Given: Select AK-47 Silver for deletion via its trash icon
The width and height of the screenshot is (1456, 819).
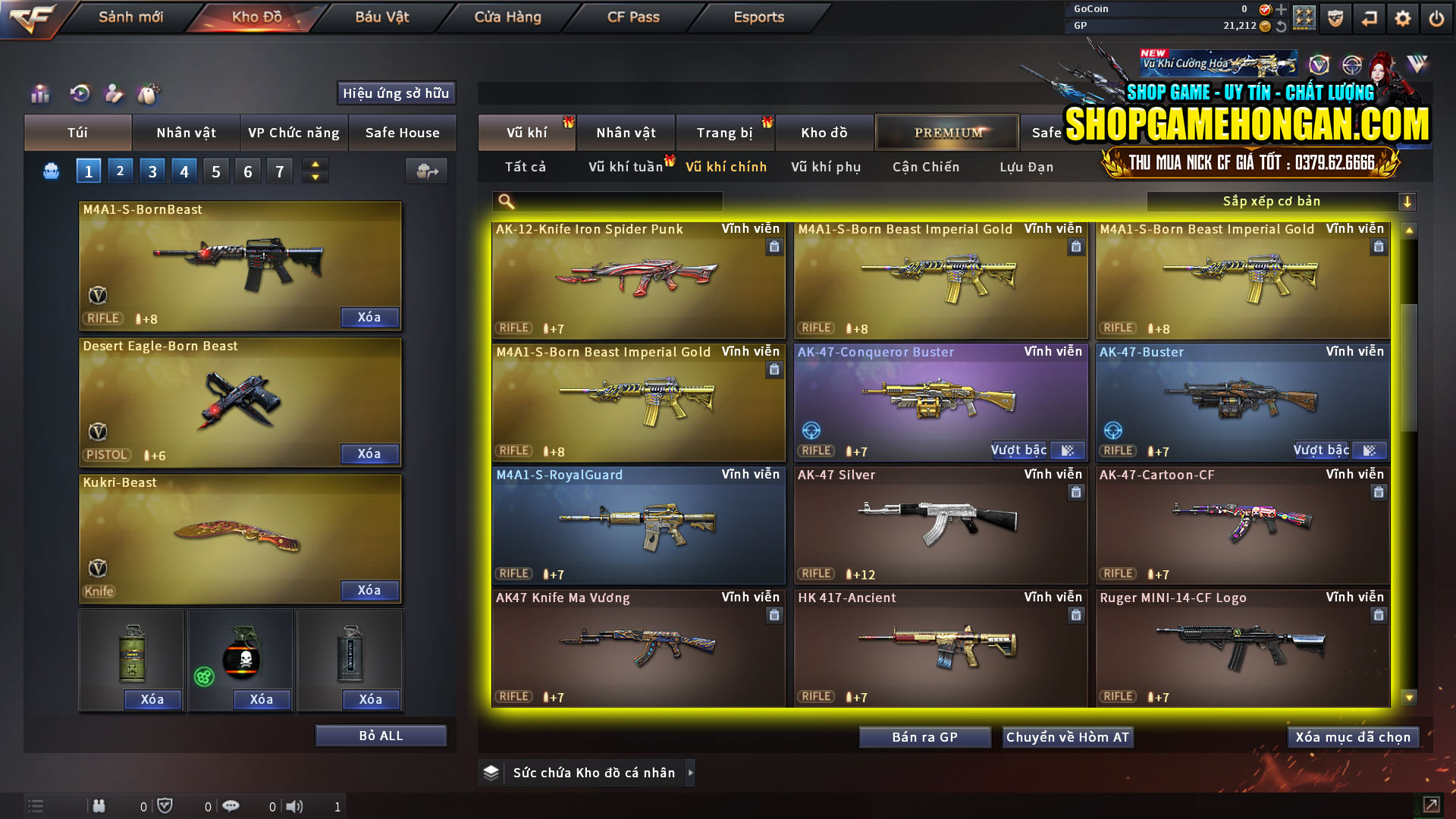Looking at the screenshot, I should click(x=1076, y=492).
